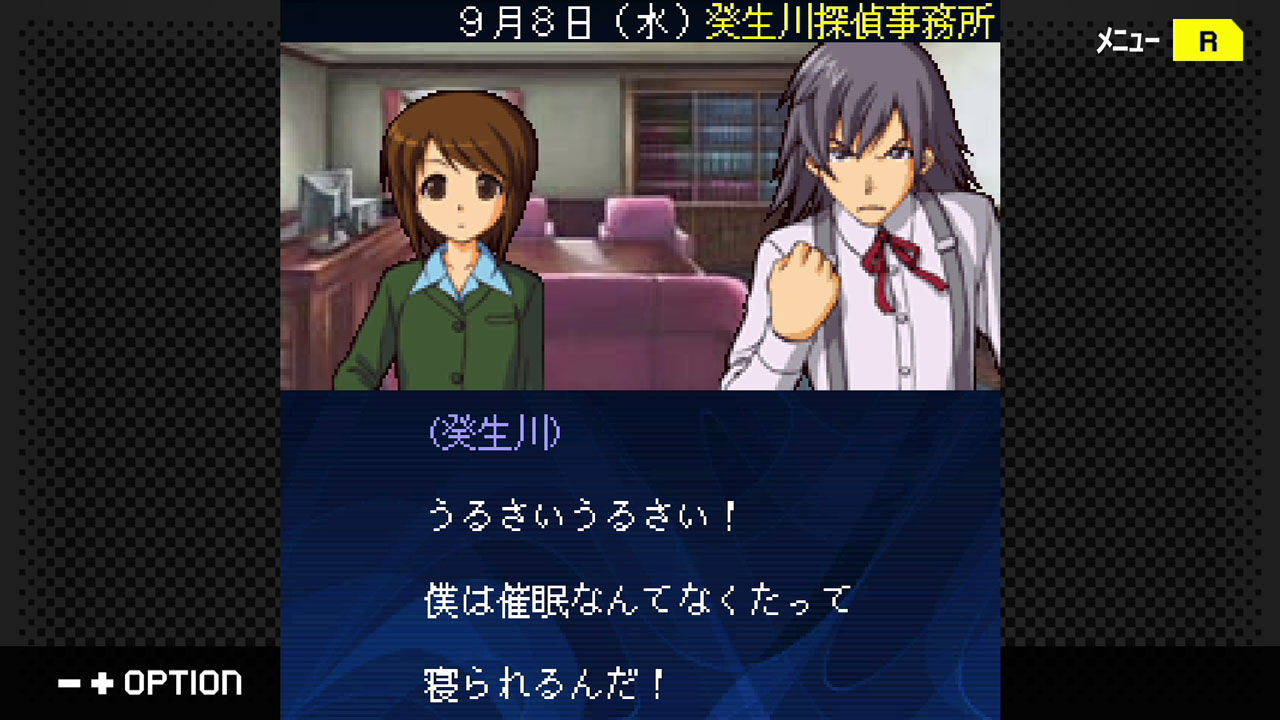Image resolution: width=1280 pixels, height=720 pixels.
Task: Click the minus symbol in OPTION prompt
Action: click(x=68, y=683)
